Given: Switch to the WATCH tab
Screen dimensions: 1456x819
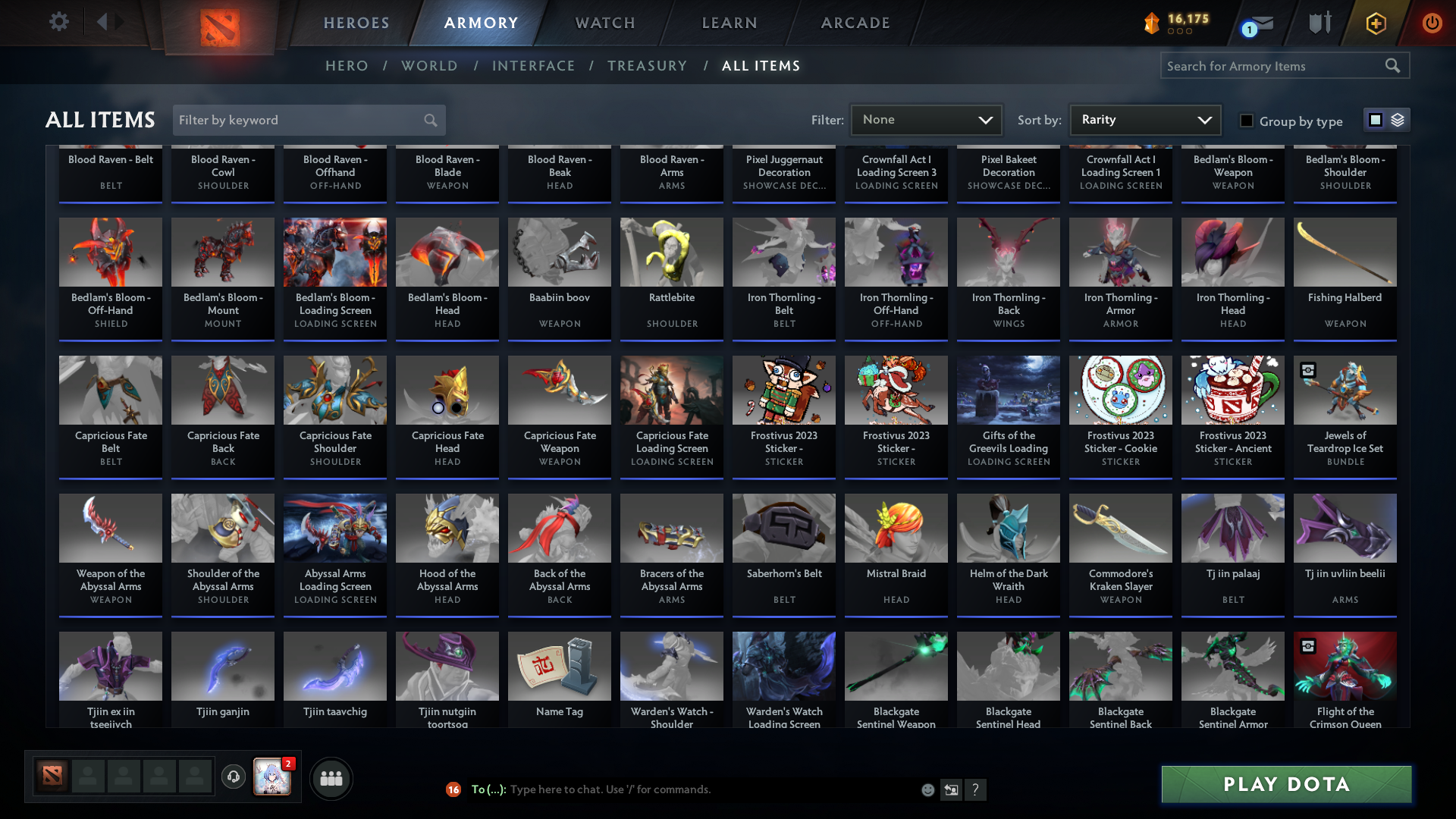Looking at the screenshot, I should pos(604,23).
